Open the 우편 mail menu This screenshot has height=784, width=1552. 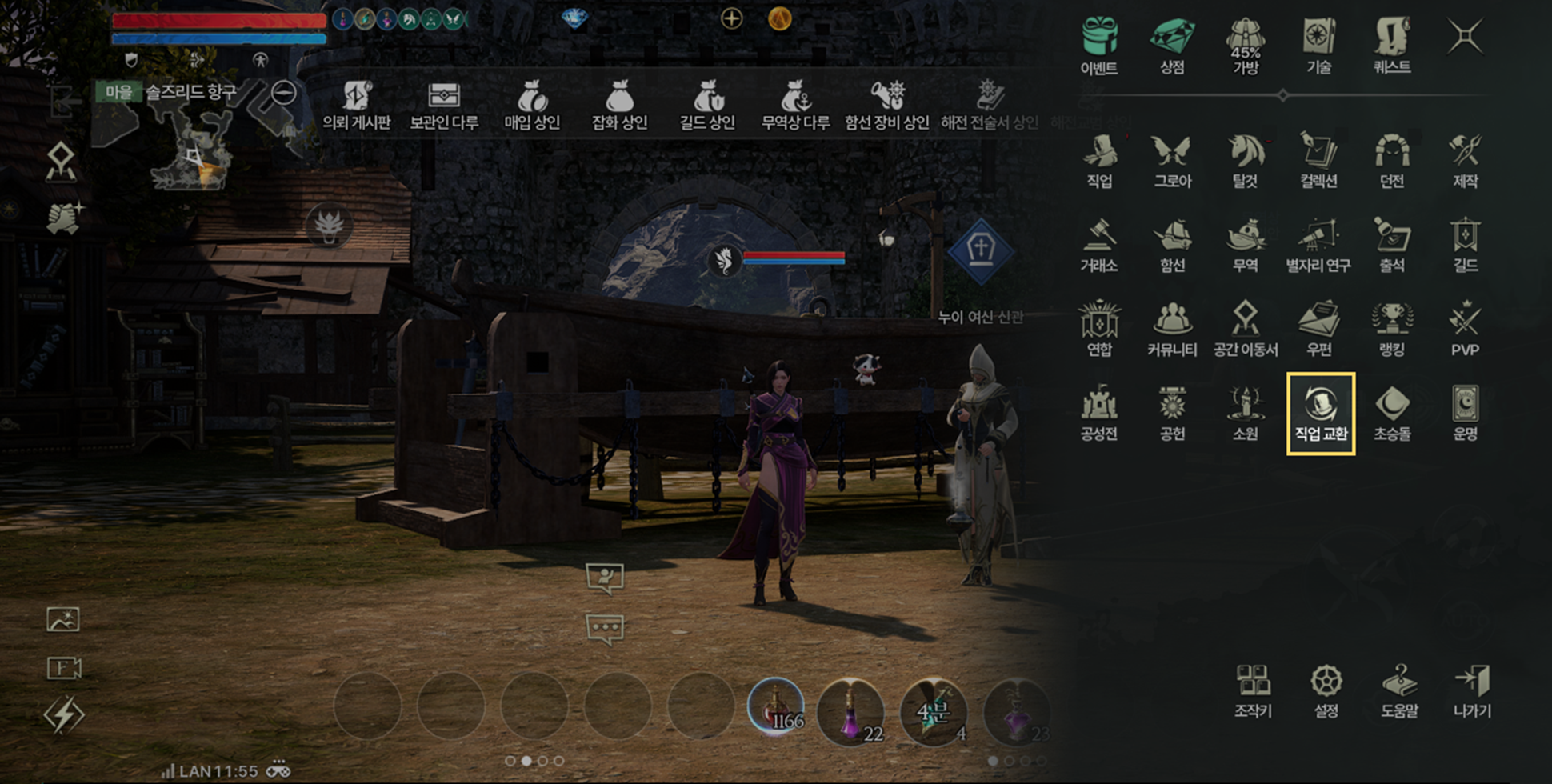(x=1318, y=328)
